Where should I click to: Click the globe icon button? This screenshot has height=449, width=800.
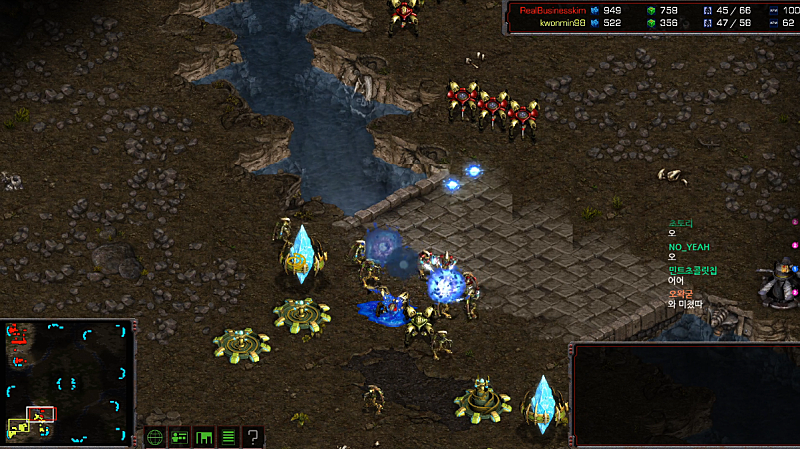[x=155, y=437]
